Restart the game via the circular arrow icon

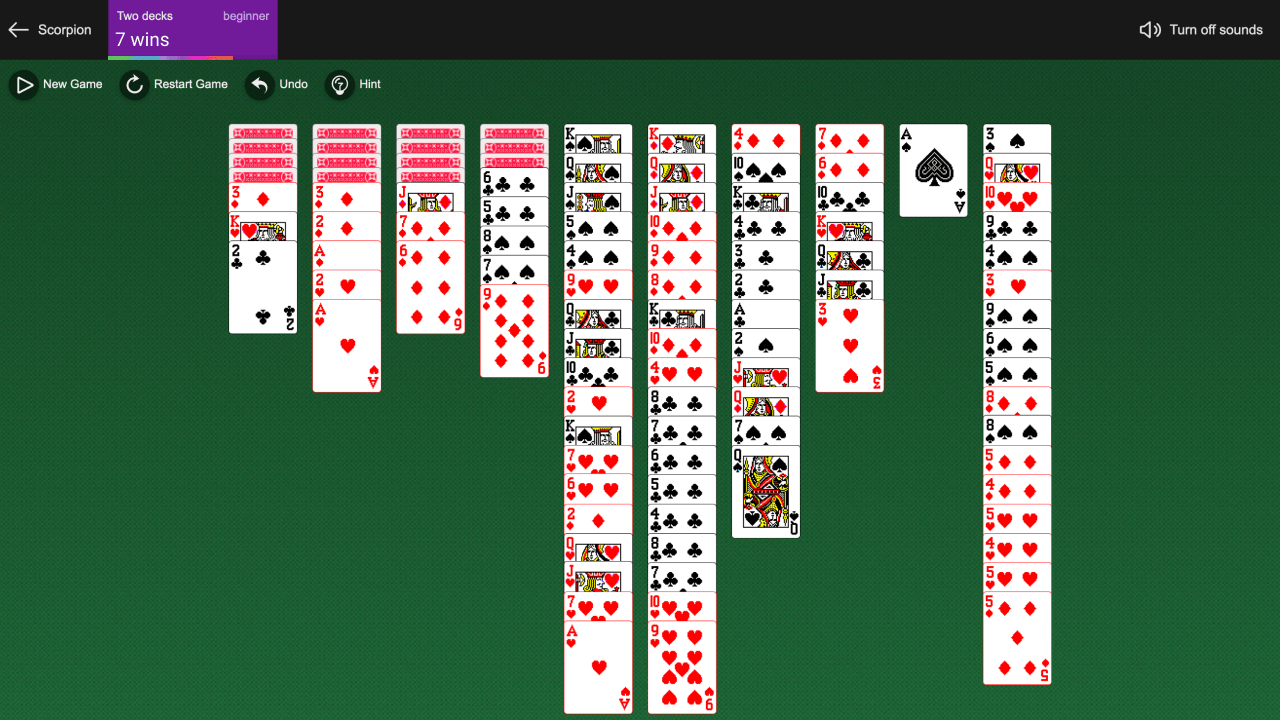(x=134, y=84)
